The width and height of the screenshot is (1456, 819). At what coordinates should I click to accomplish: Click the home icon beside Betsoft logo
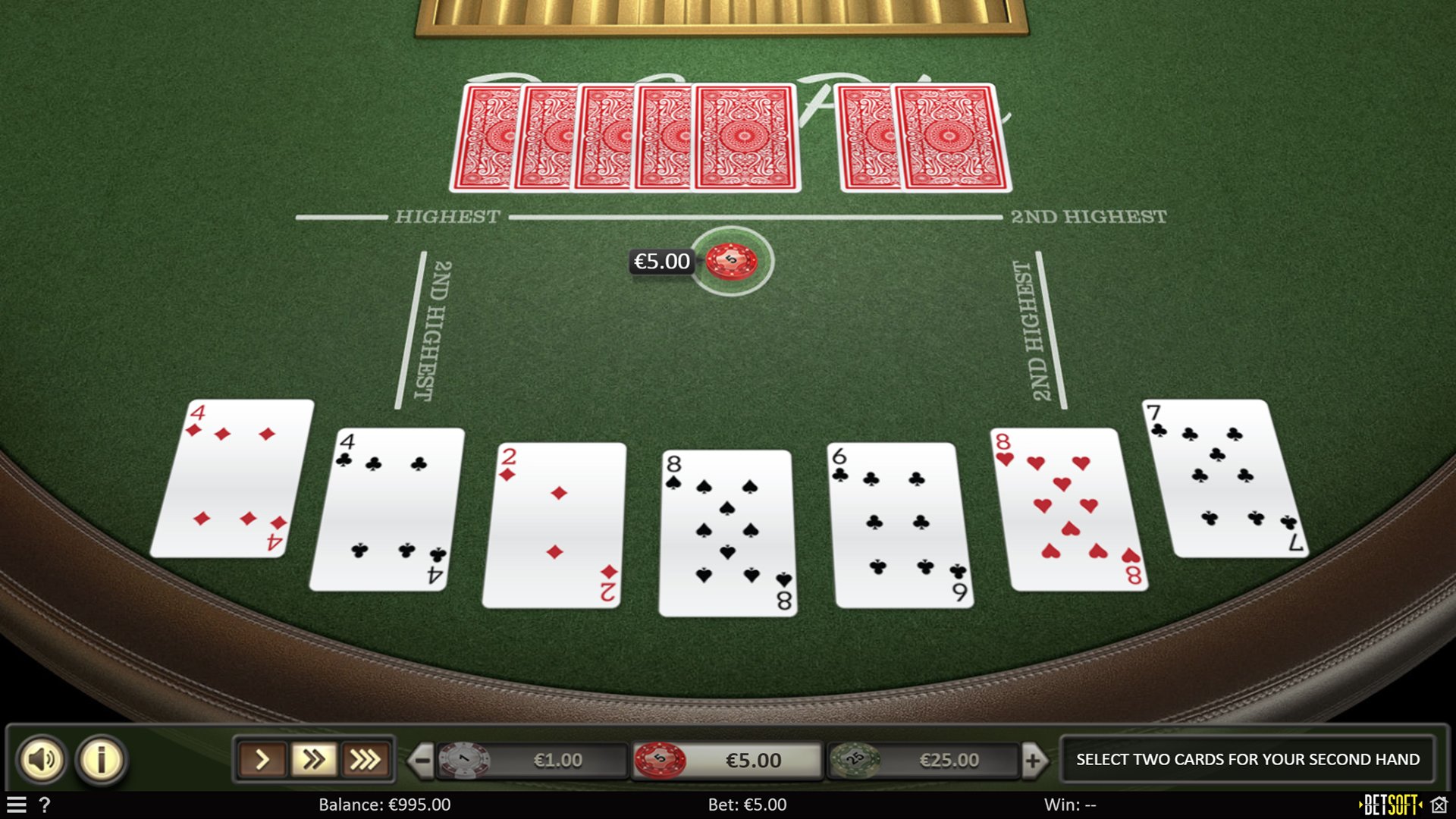pyautogui.click(x=1439, y=805)
